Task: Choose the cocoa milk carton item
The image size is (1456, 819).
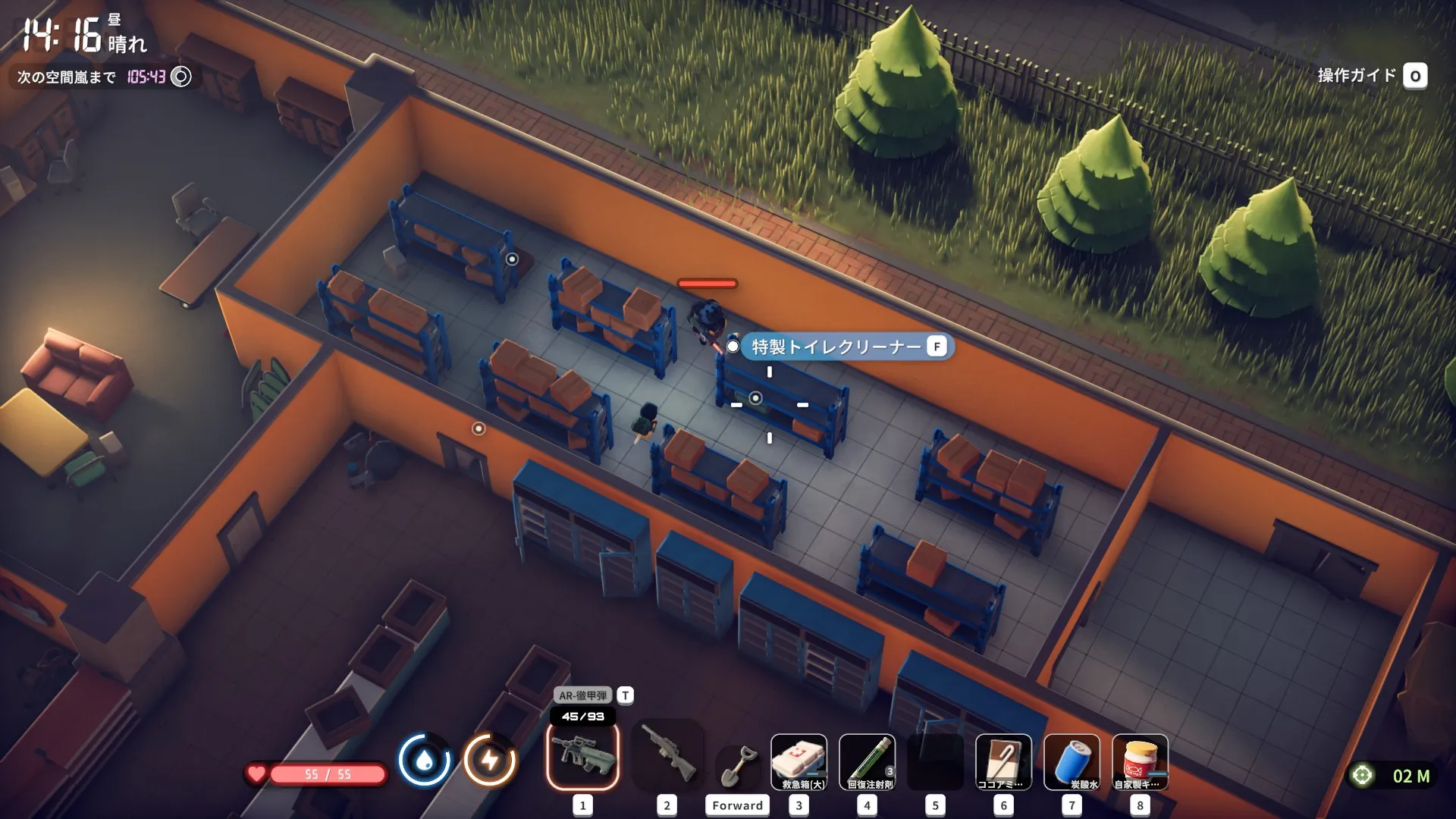Action: pos(1003,762)
